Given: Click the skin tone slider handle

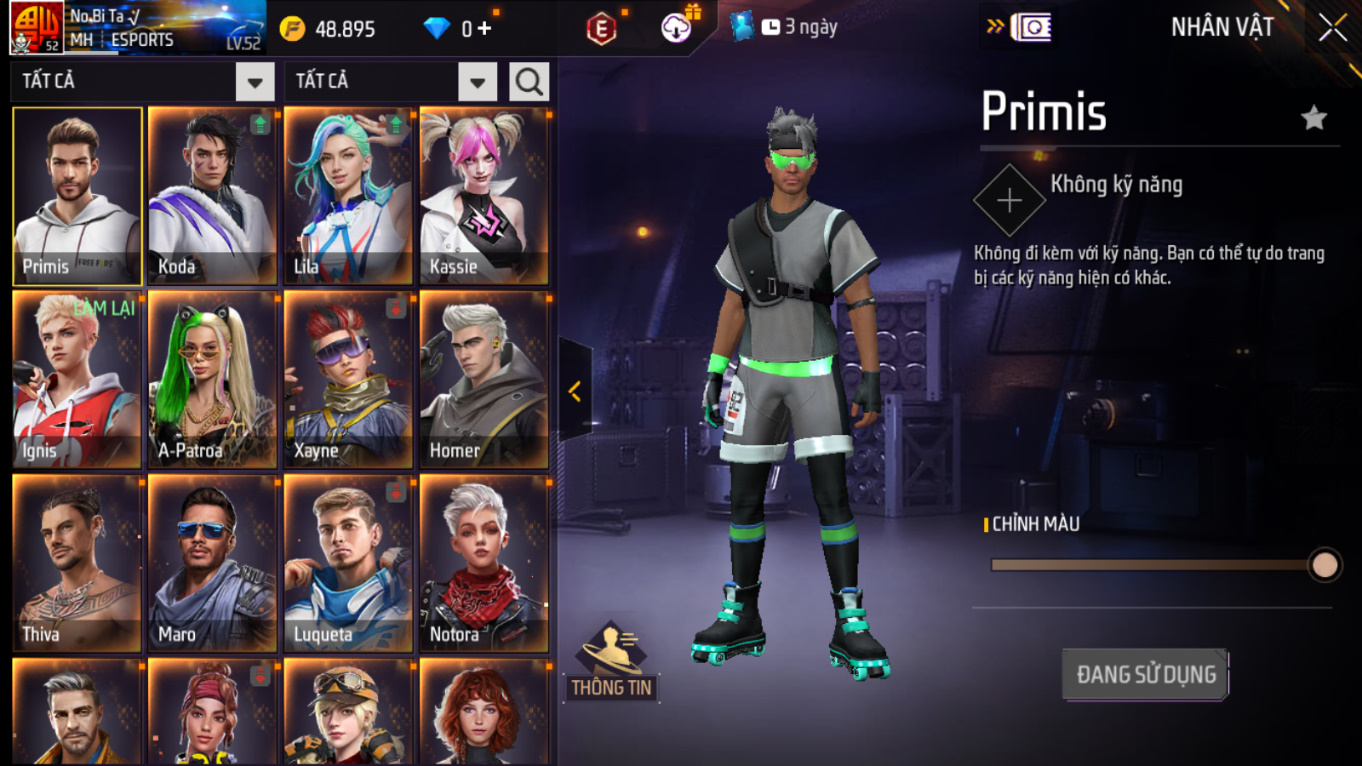Looking at the screenshot, I should (x=1324, y=565).
